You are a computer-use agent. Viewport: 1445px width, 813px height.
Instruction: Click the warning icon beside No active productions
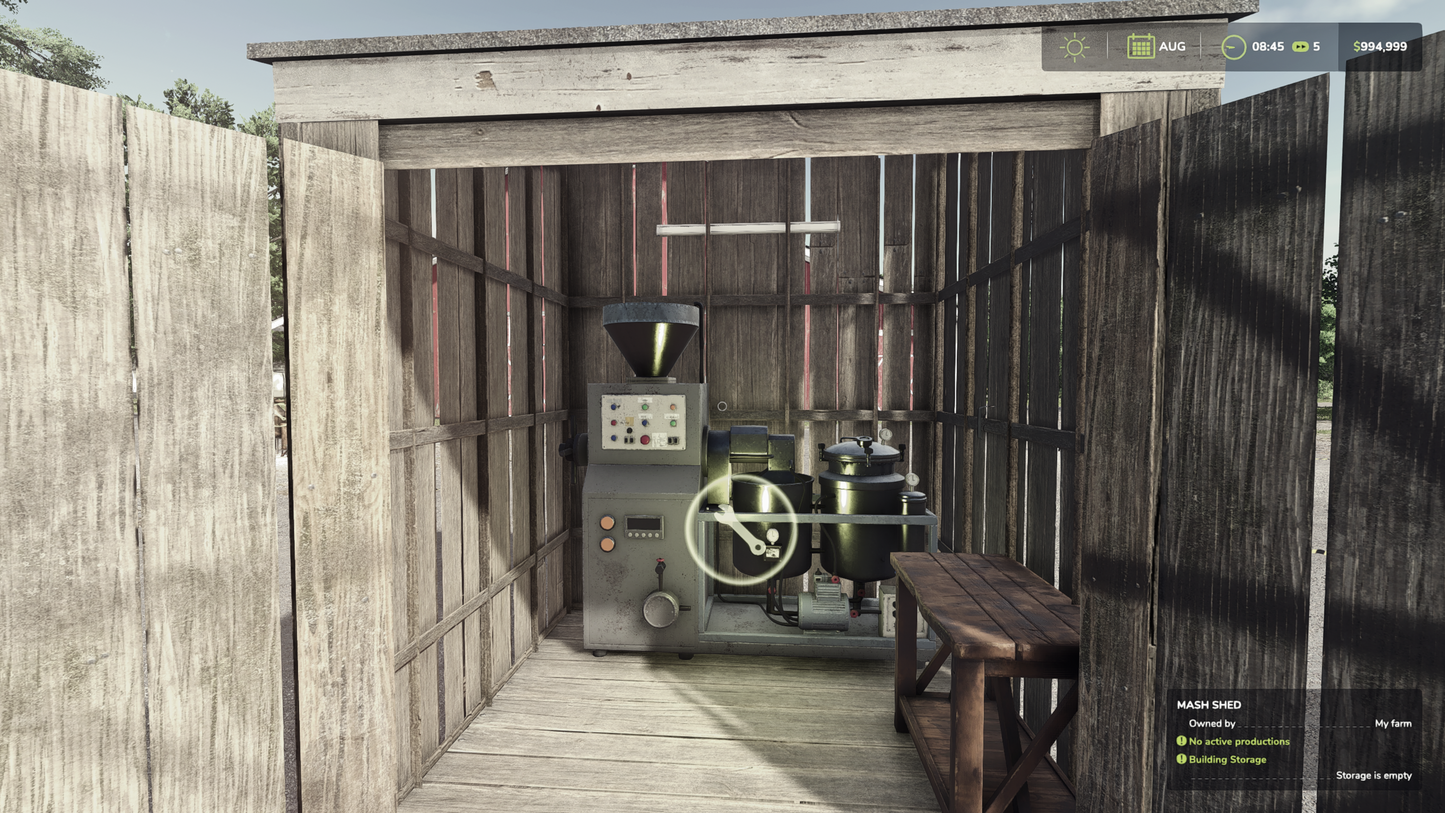click(1182, 740)
